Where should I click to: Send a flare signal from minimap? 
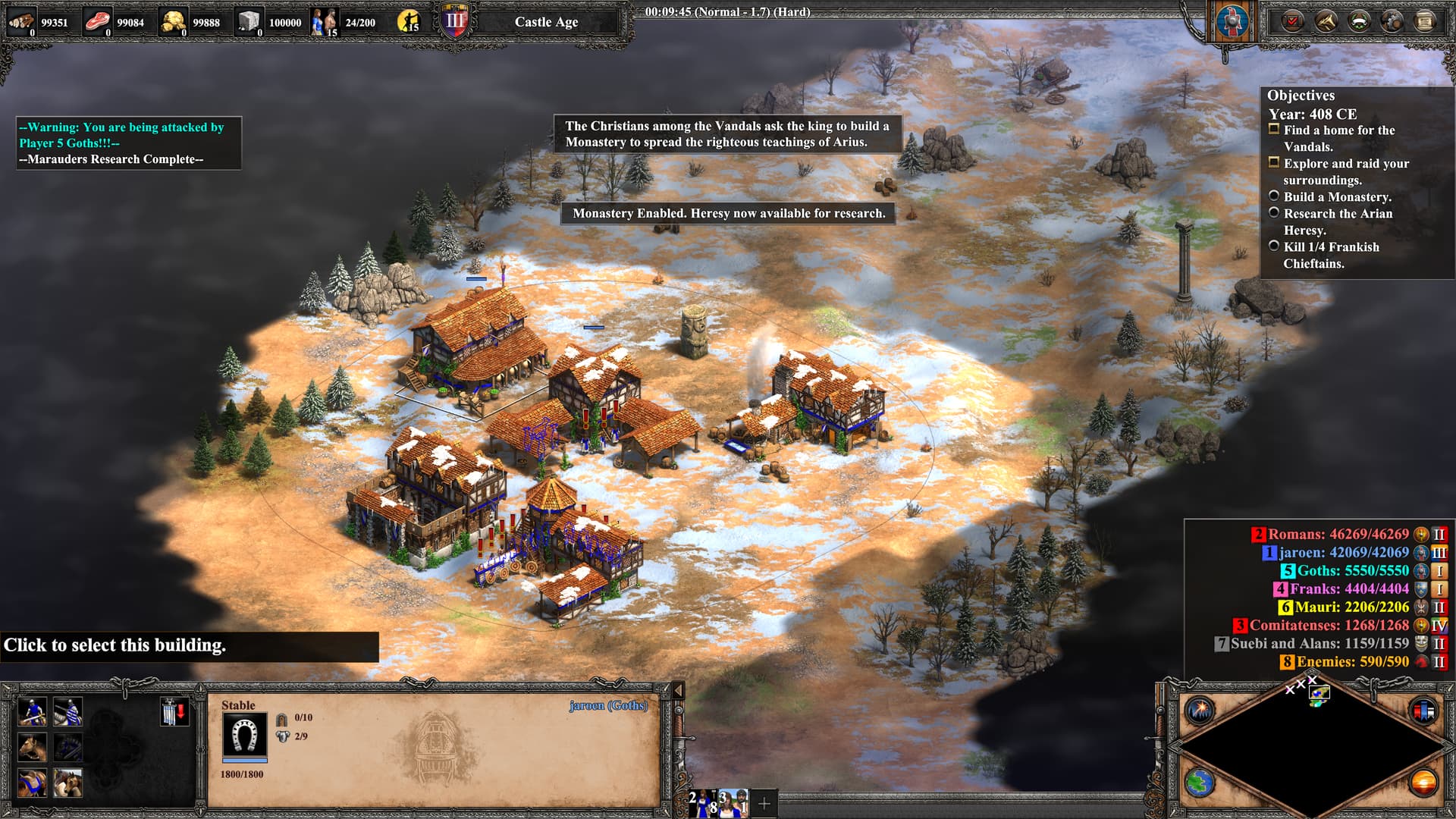(1200, 711)
